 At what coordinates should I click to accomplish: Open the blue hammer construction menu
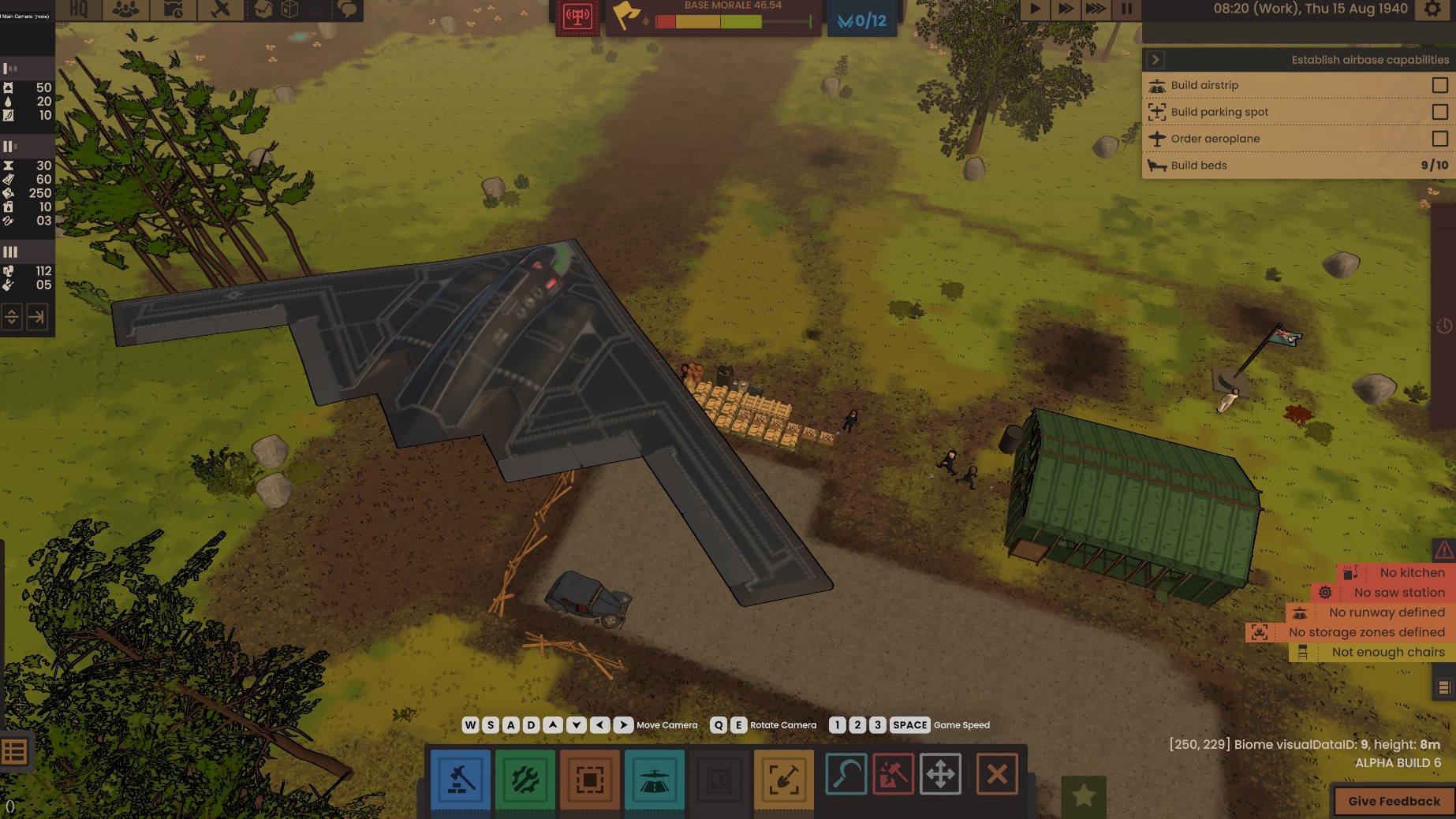[x=461, y=779]
